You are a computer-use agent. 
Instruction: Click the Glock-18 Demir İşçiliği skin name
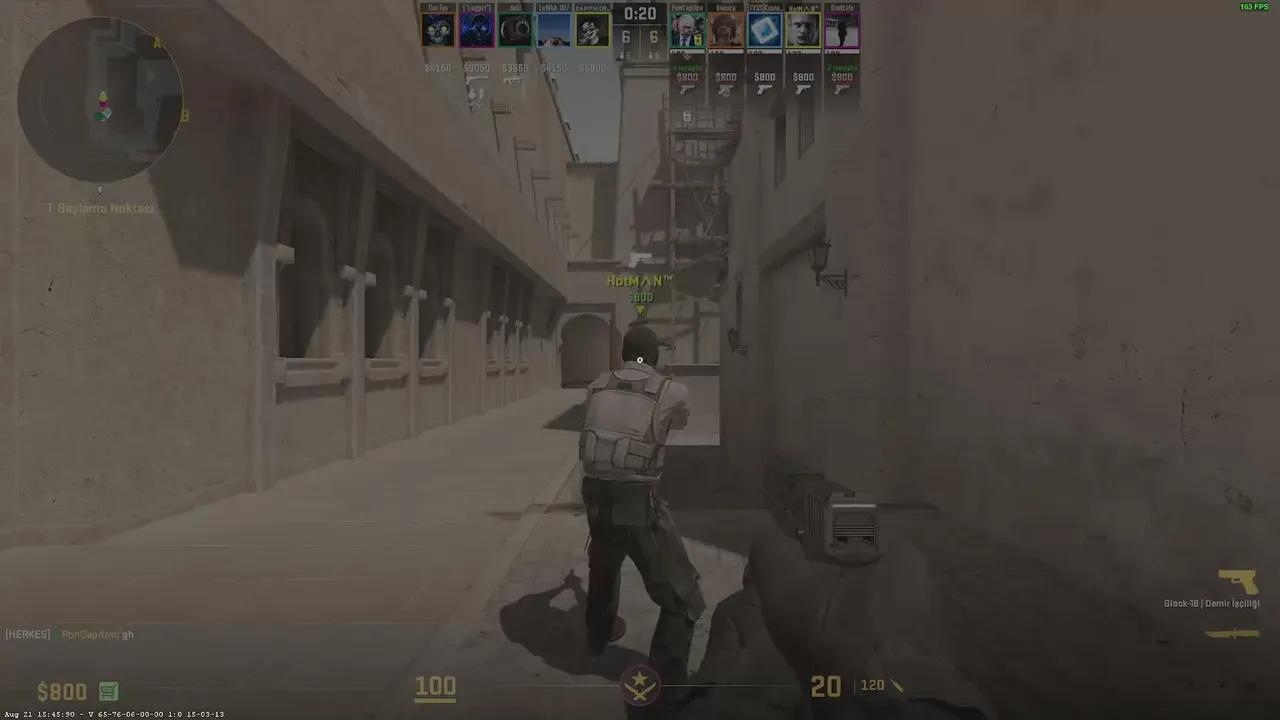coord(1213,603)
